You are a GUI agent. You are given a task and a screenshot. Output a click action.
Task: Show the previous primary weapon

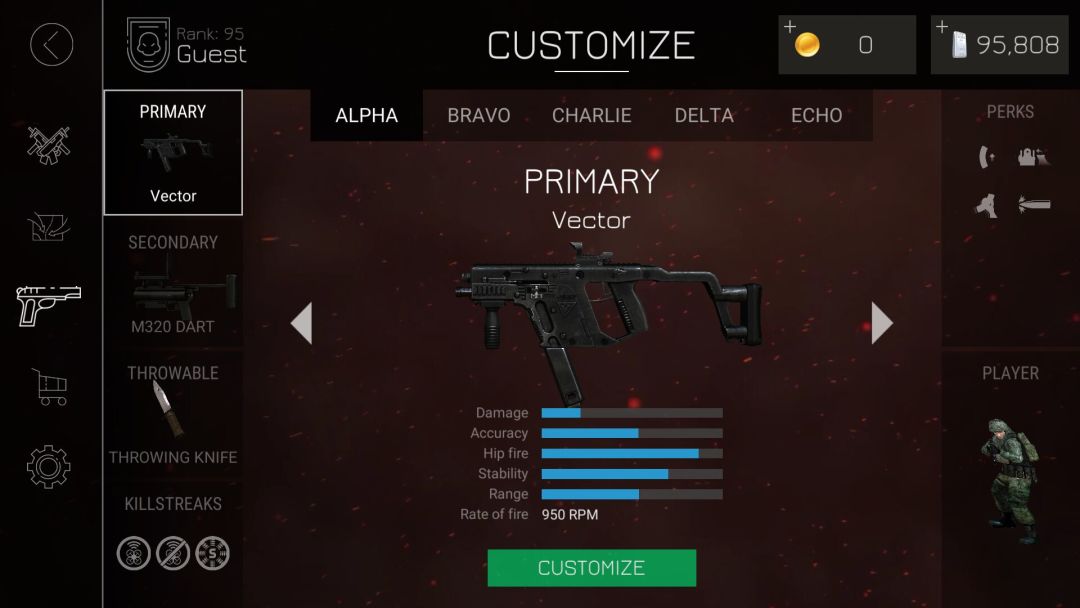point(301,323)
